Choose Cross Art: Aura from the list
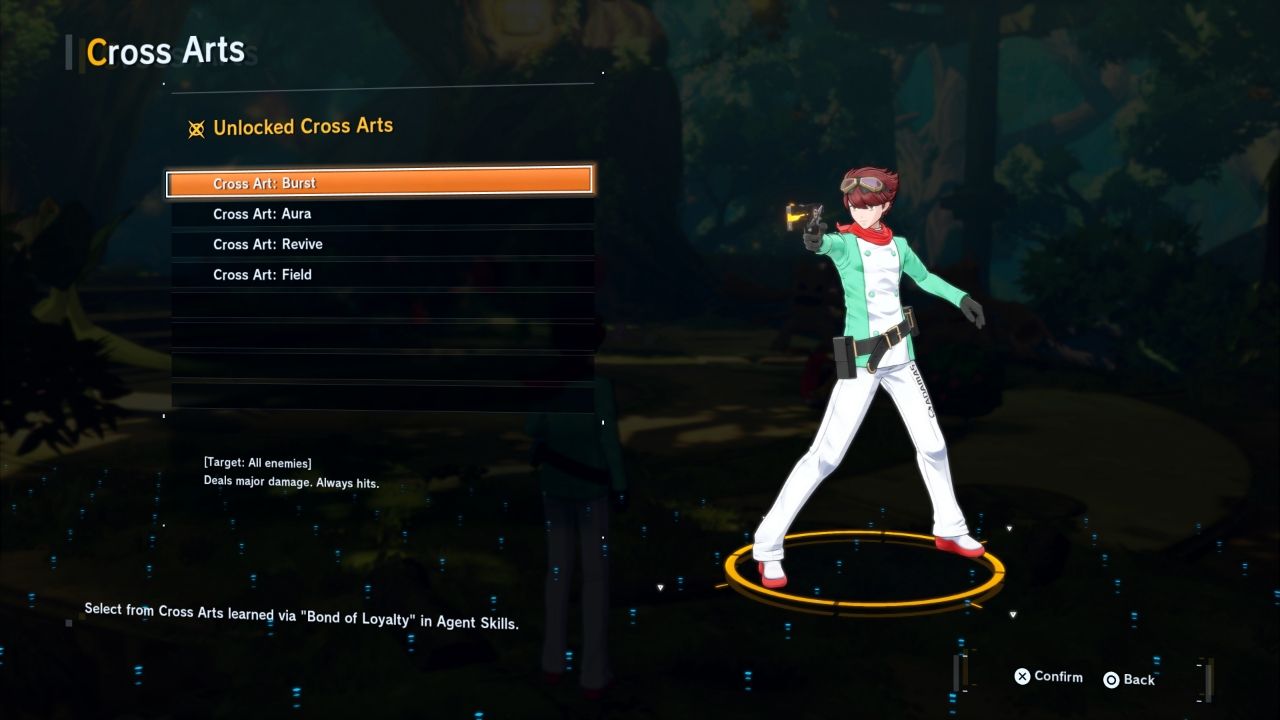The width and height of the screenshot is (1280, 720). pyautogui.click(x=380, y=214)
